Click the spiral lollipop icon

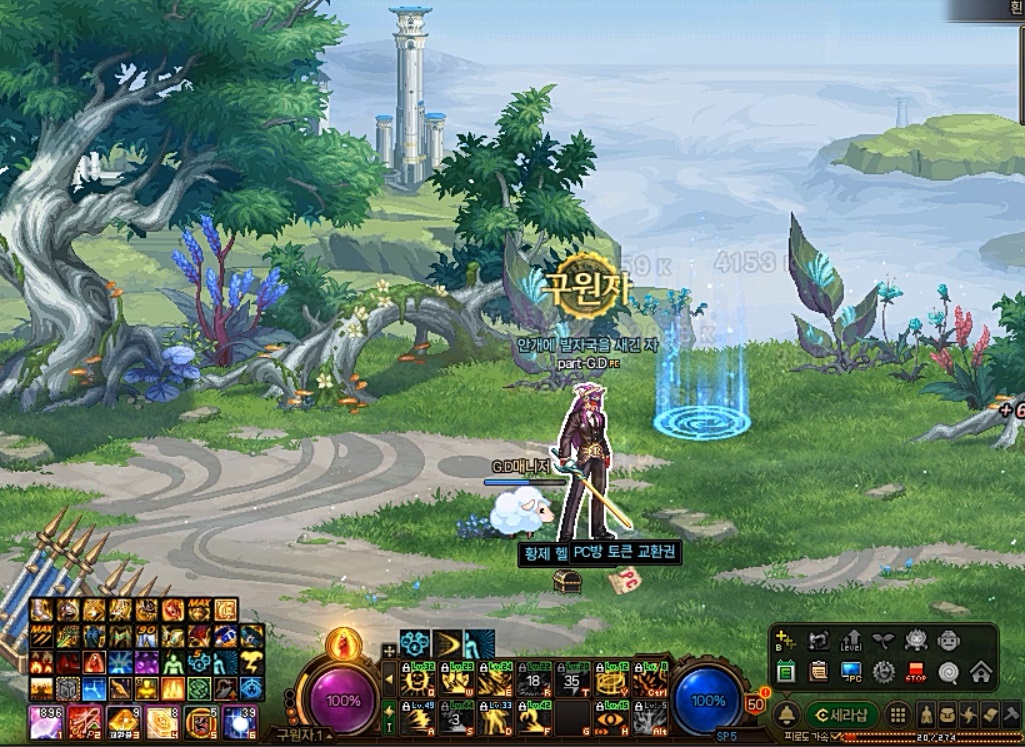949,672
